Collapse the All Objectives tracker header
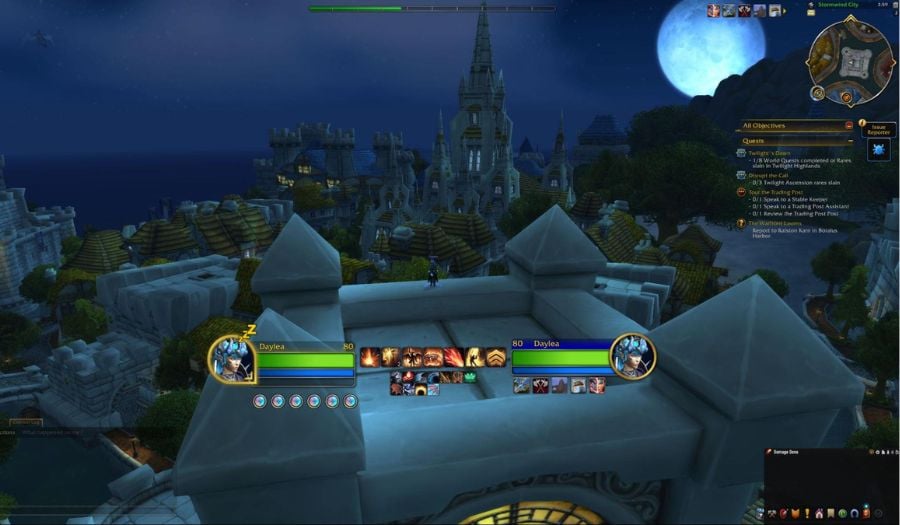This screenshot has height=525, width=900. (849, 126)
